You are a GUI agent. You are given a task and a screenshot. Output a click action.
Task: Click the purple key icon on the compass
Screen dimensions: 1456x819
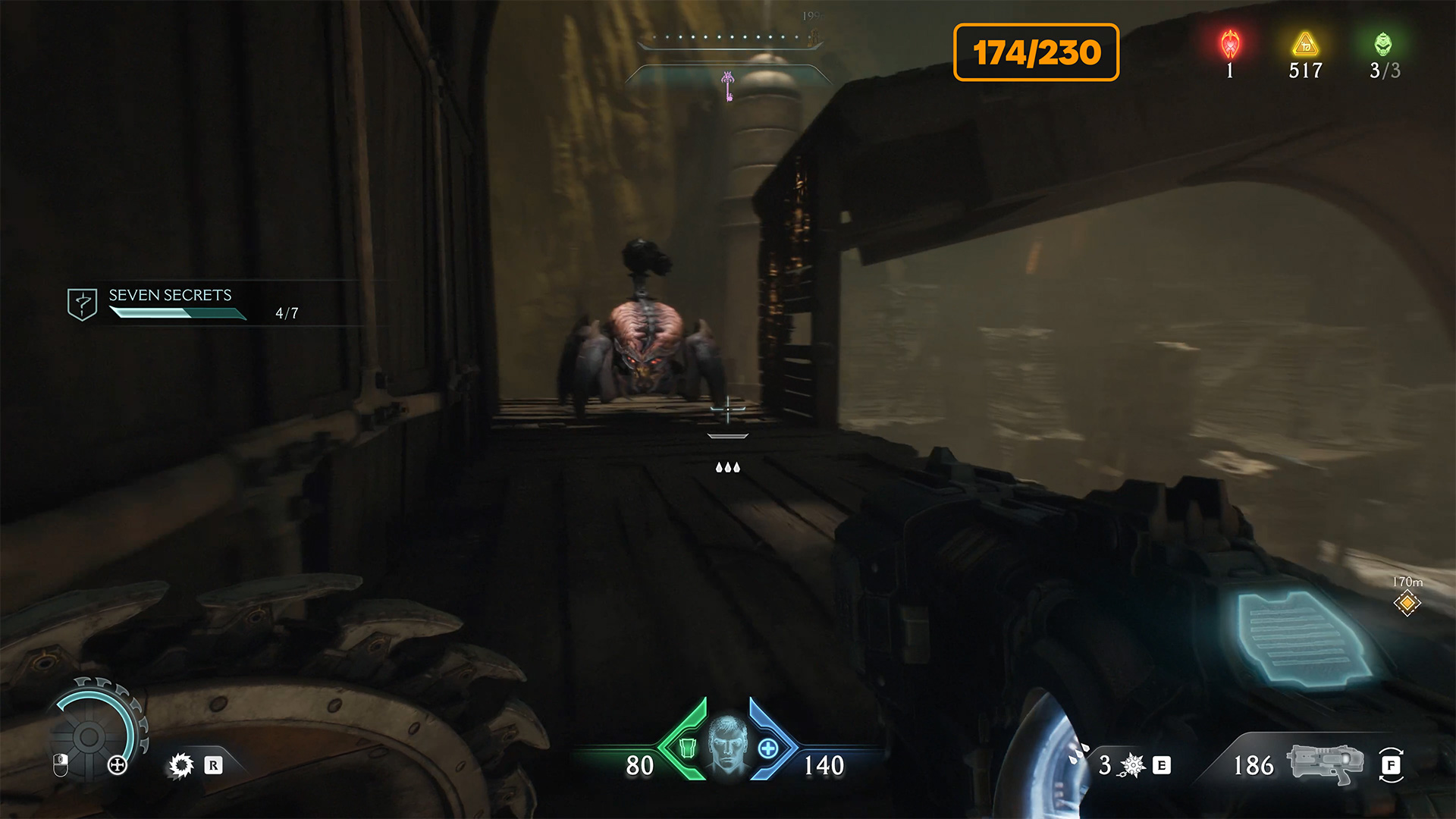(x=728, y=86)
